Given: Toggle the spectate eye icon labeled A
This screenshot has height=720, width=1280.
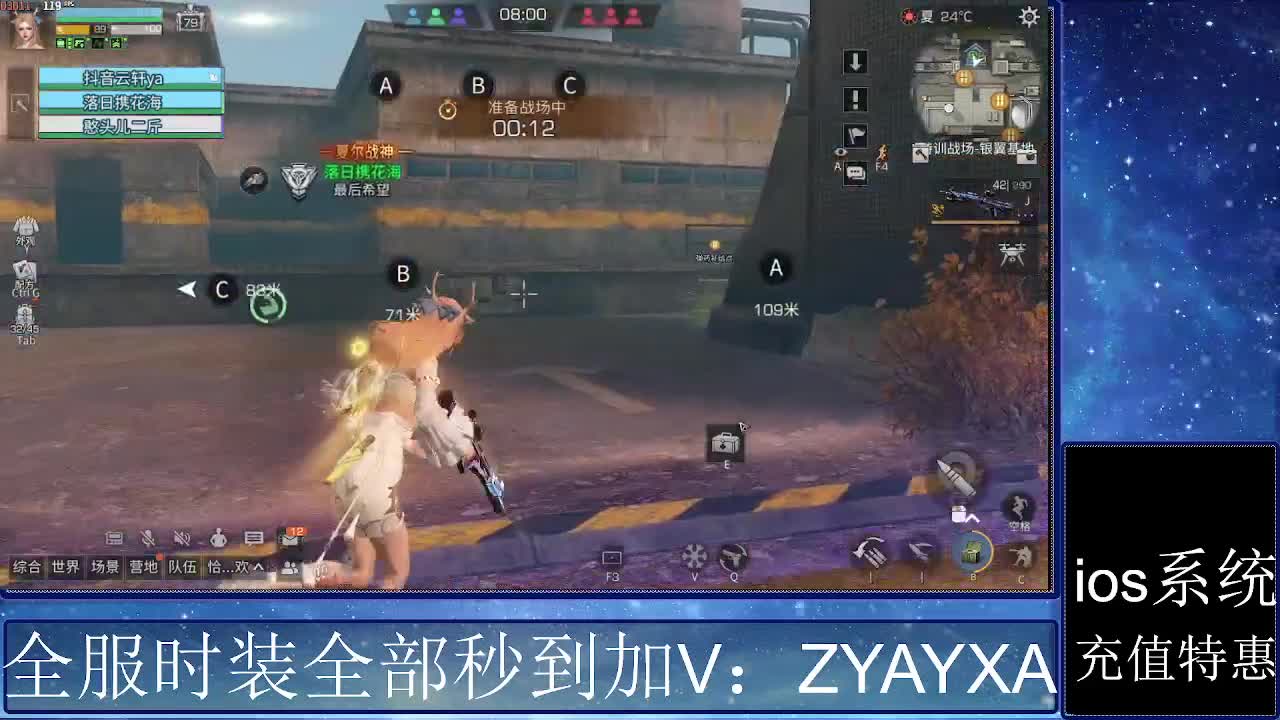Looking at the screenshot, I should (x=839, y=153).
